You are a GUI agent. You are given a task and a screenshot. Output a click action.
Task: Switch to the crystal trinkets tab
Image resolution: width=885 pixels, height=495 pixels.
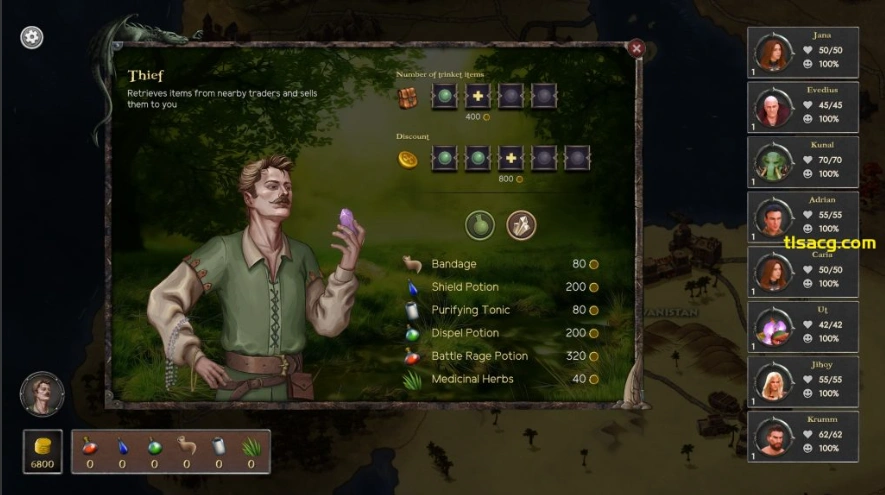pyautogui.click(x=521, y=224)
